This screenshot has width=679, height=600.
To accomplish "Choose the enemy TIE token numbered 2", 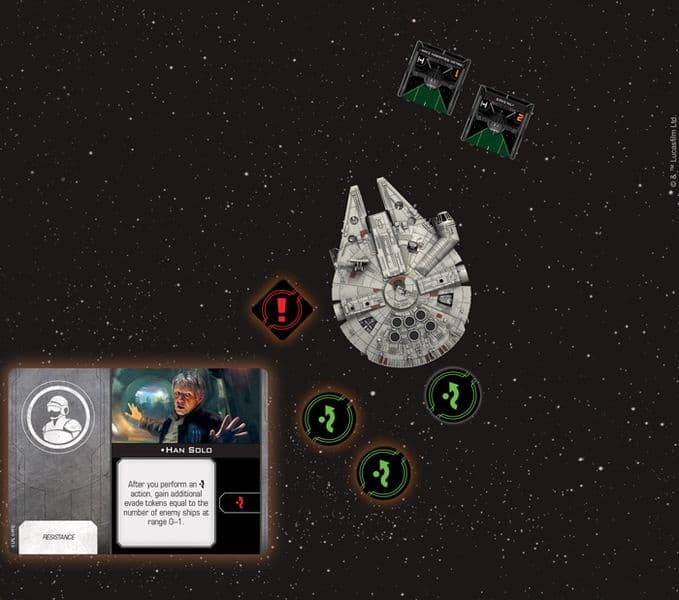I will pyautogui.click(x=497, y=121).
